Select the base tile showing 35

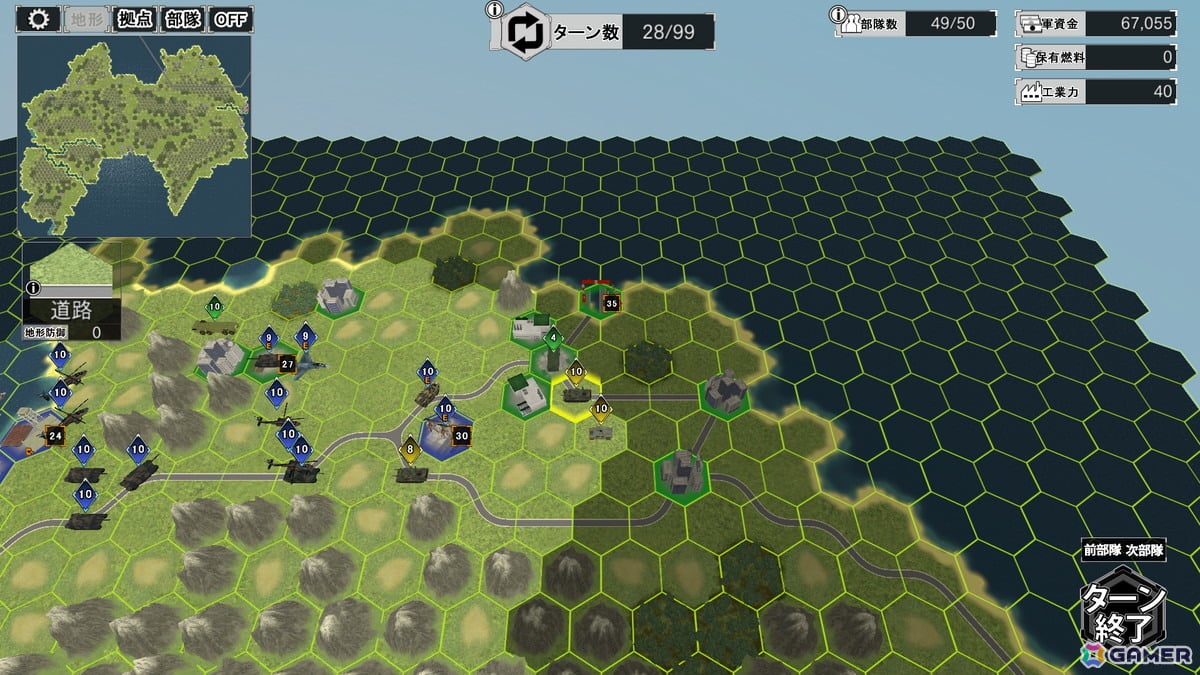pos(600,300)
